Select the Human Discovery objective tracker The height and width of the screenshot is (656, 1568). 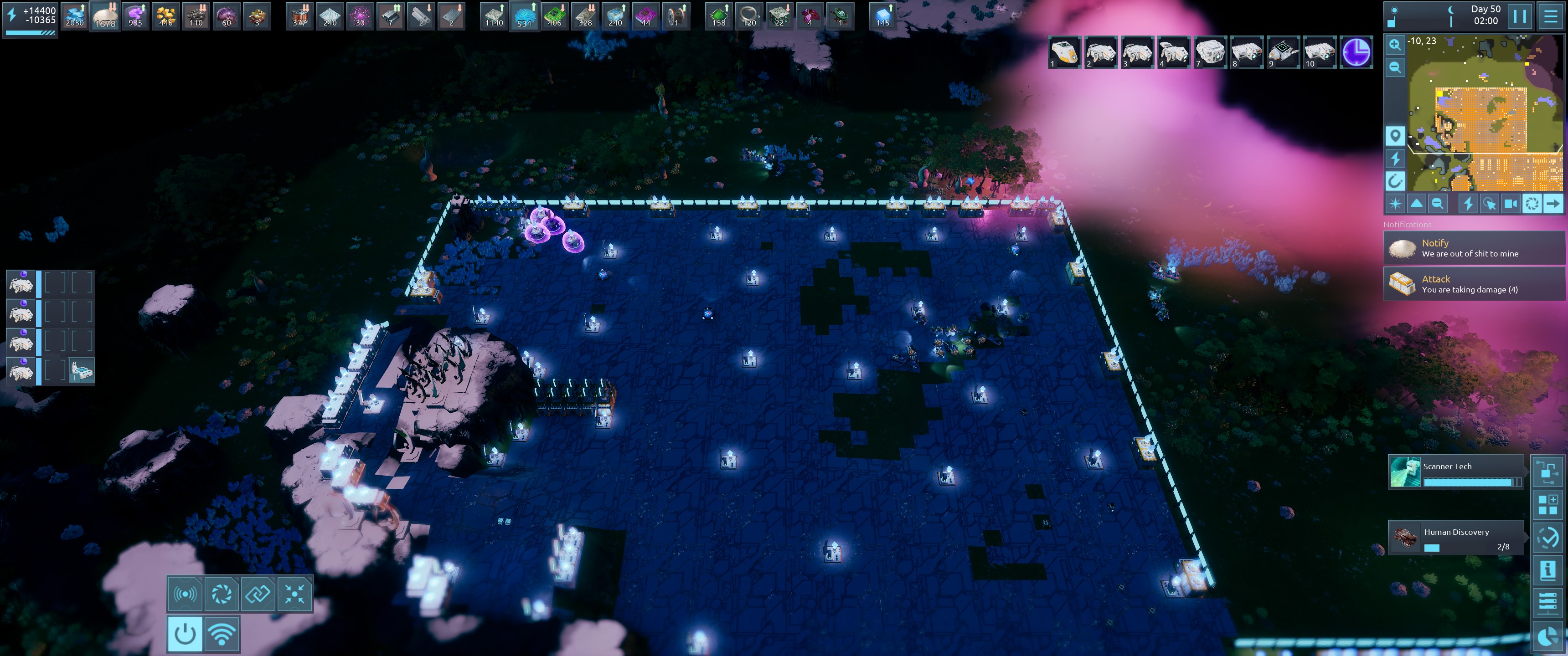coord(1455,538)
